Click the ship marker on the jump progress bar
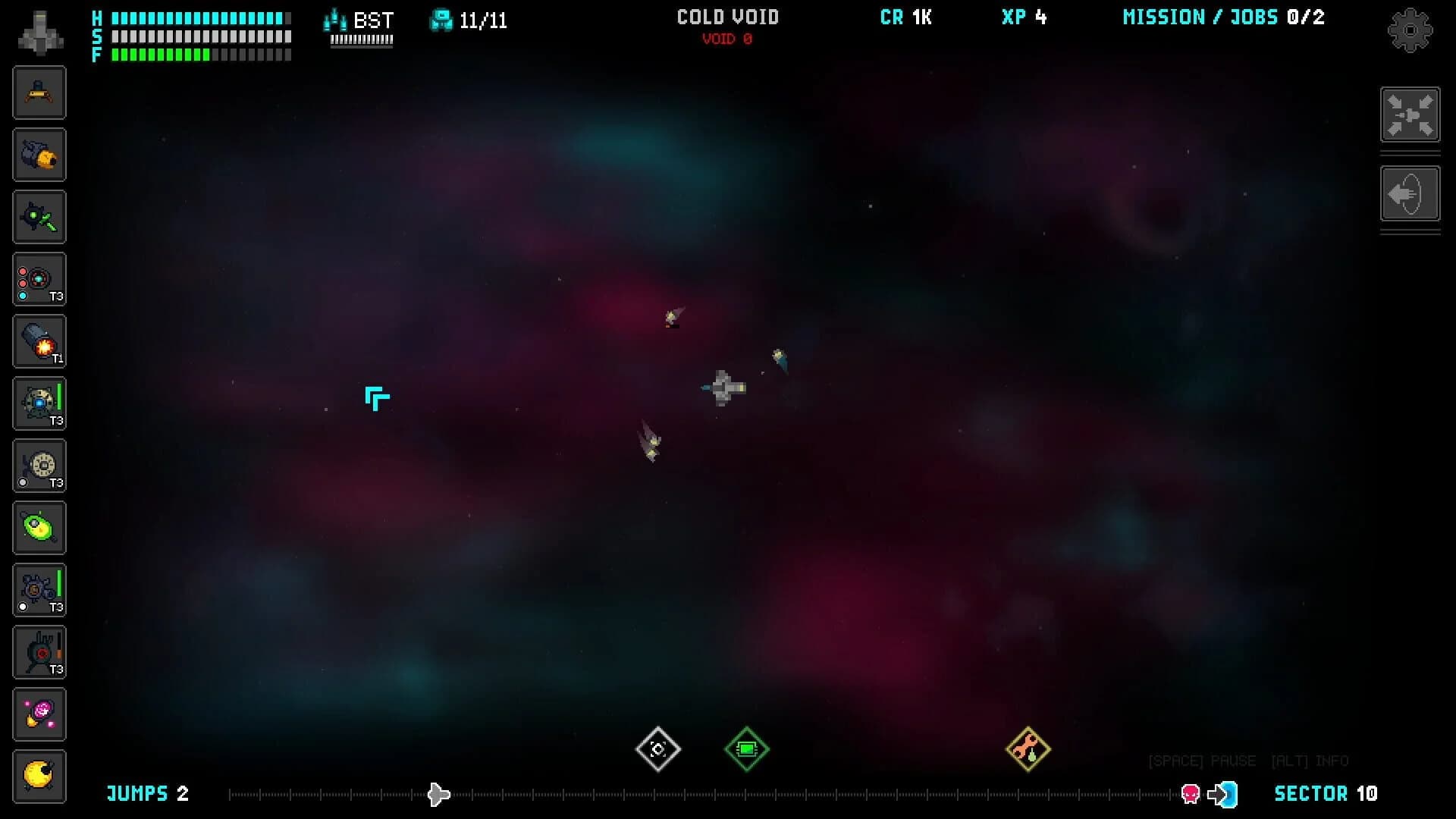 (x=438, y=794)
